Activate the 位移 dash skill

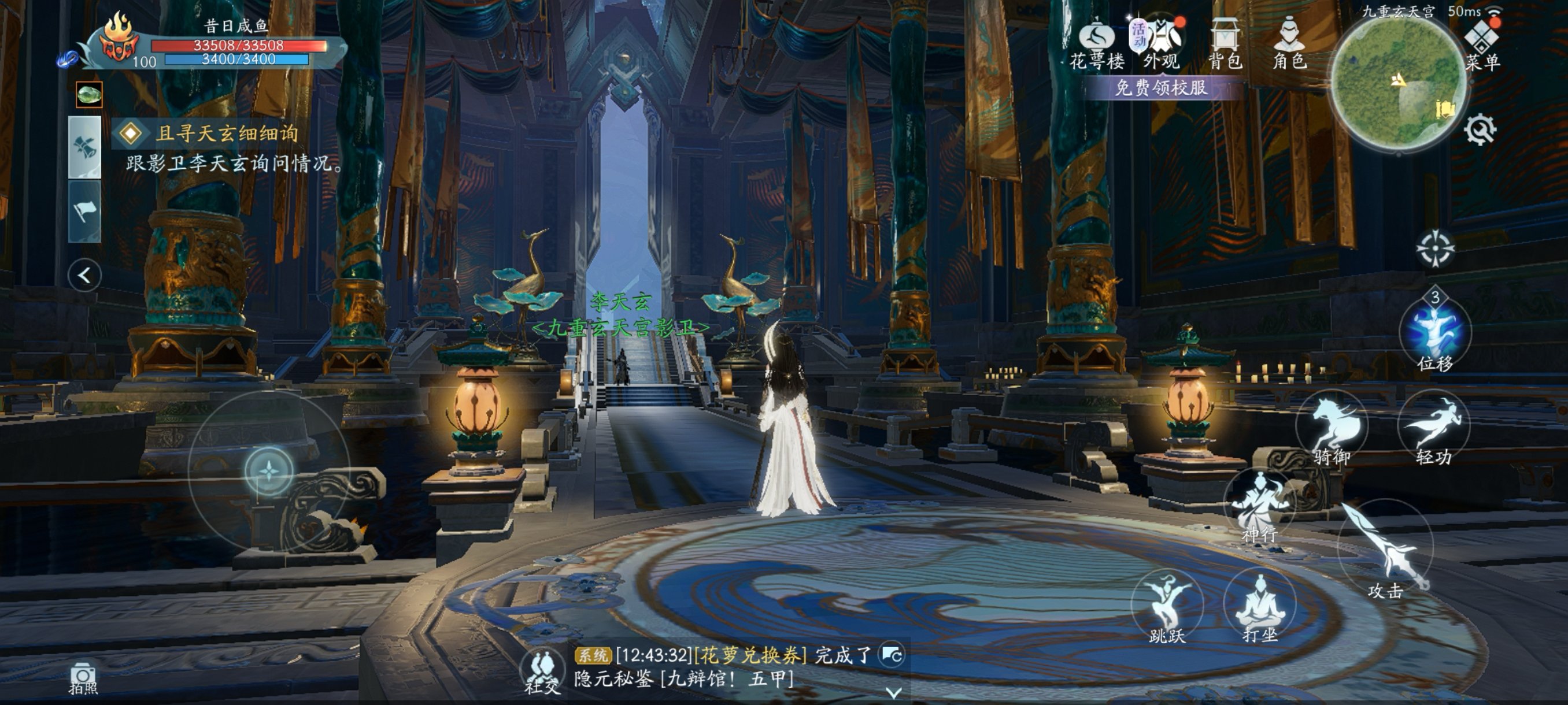pos(1434,333)
